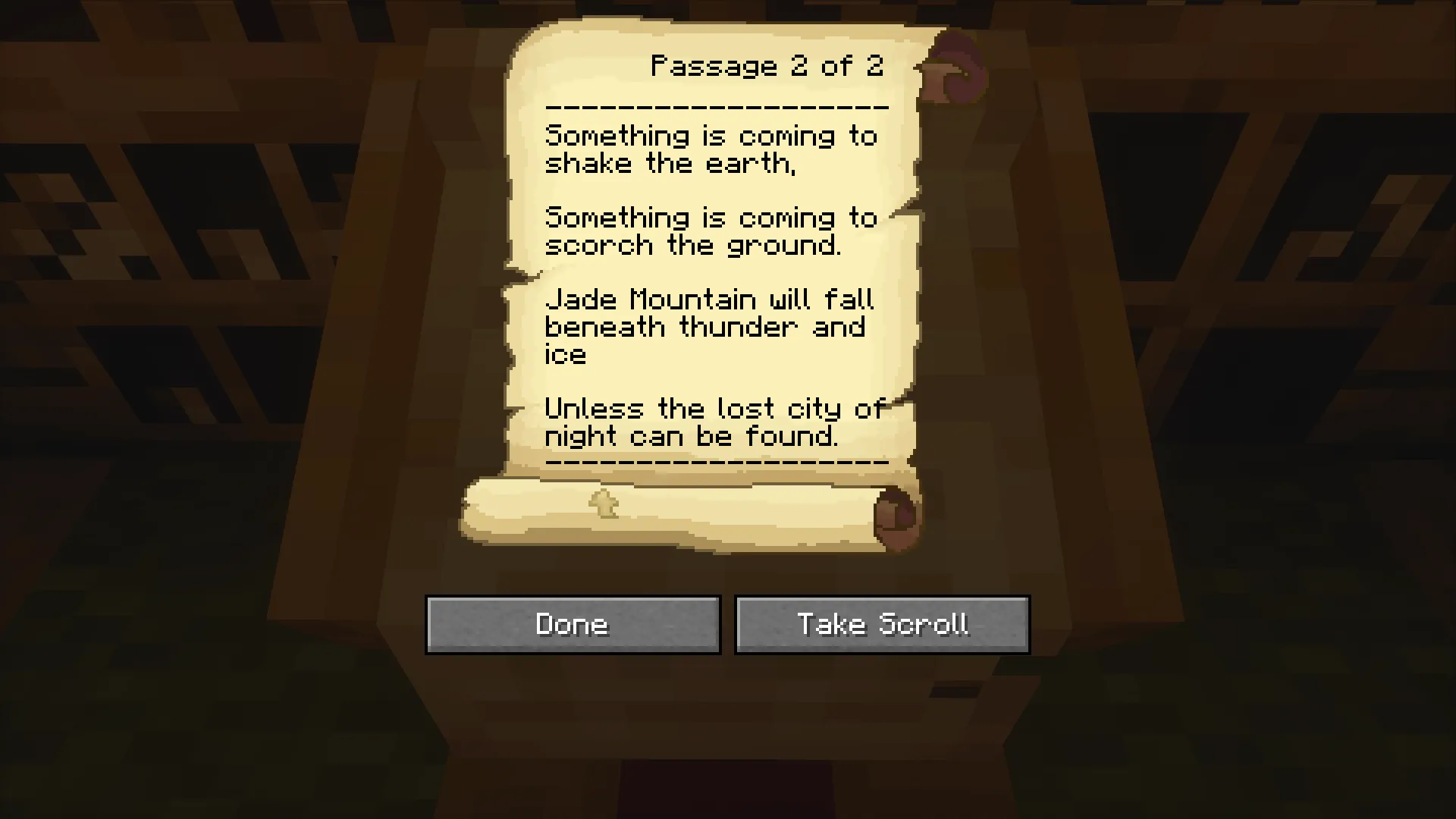The width and height of the screenshot is (1456, 819).
Task: Click the gap between Done and Take Scroll buttons
Action: tap(727, 624)
